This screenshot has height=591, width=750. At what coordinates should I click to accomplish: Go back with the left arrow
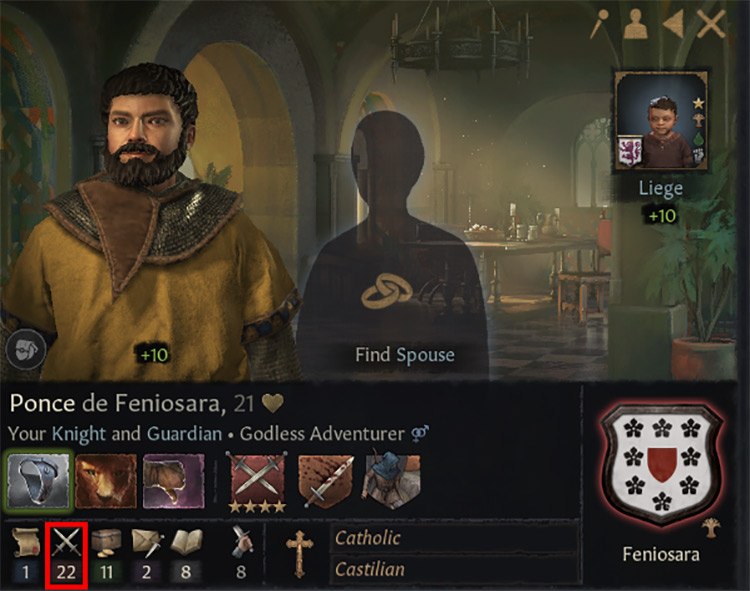pyautogui.click(x=673, y=24)
